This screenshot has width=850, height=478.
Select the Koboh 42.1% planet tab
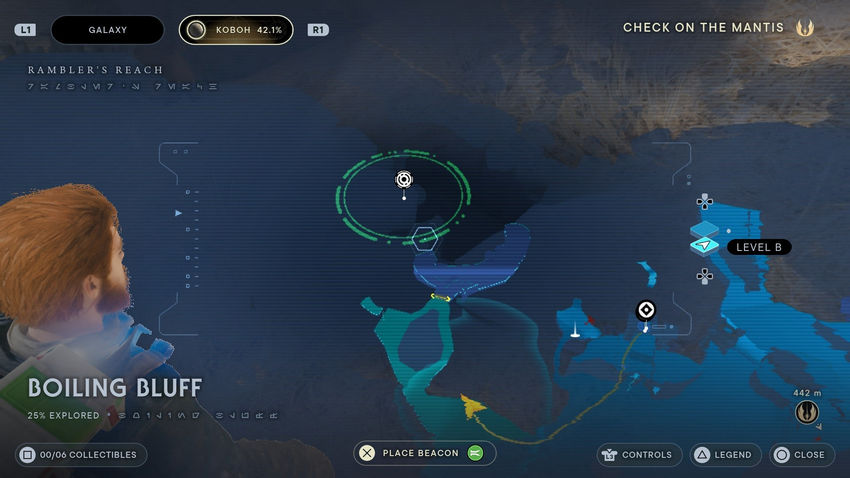[236, 30]
